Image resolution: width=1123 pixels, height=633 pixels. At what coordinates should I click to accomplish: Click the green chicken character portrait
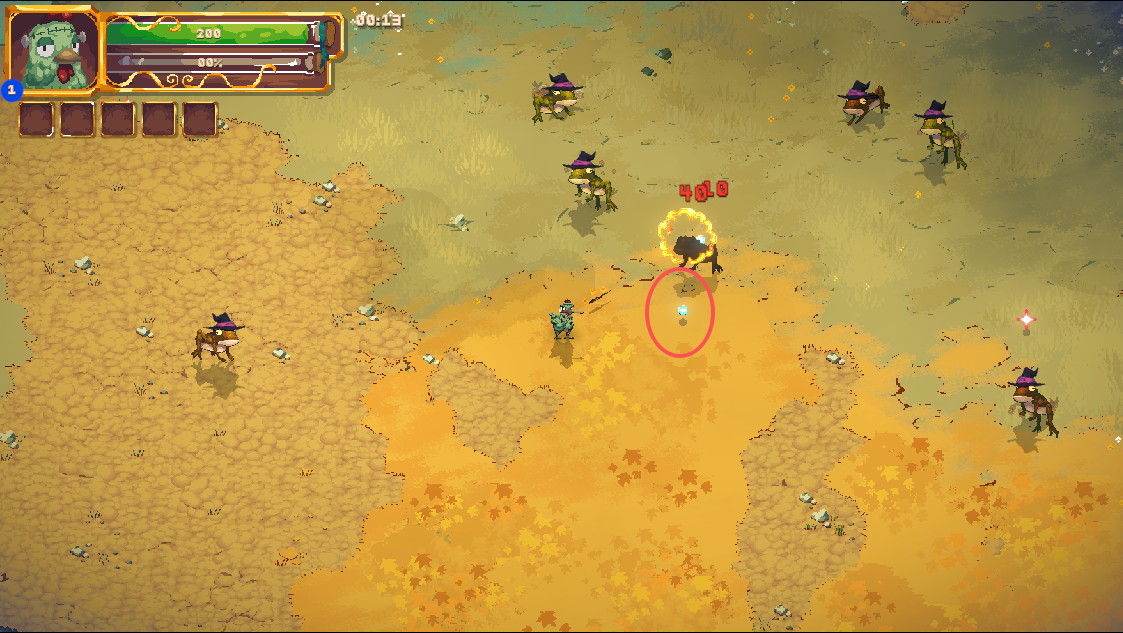pyautogui.click(x=53, y=52)
